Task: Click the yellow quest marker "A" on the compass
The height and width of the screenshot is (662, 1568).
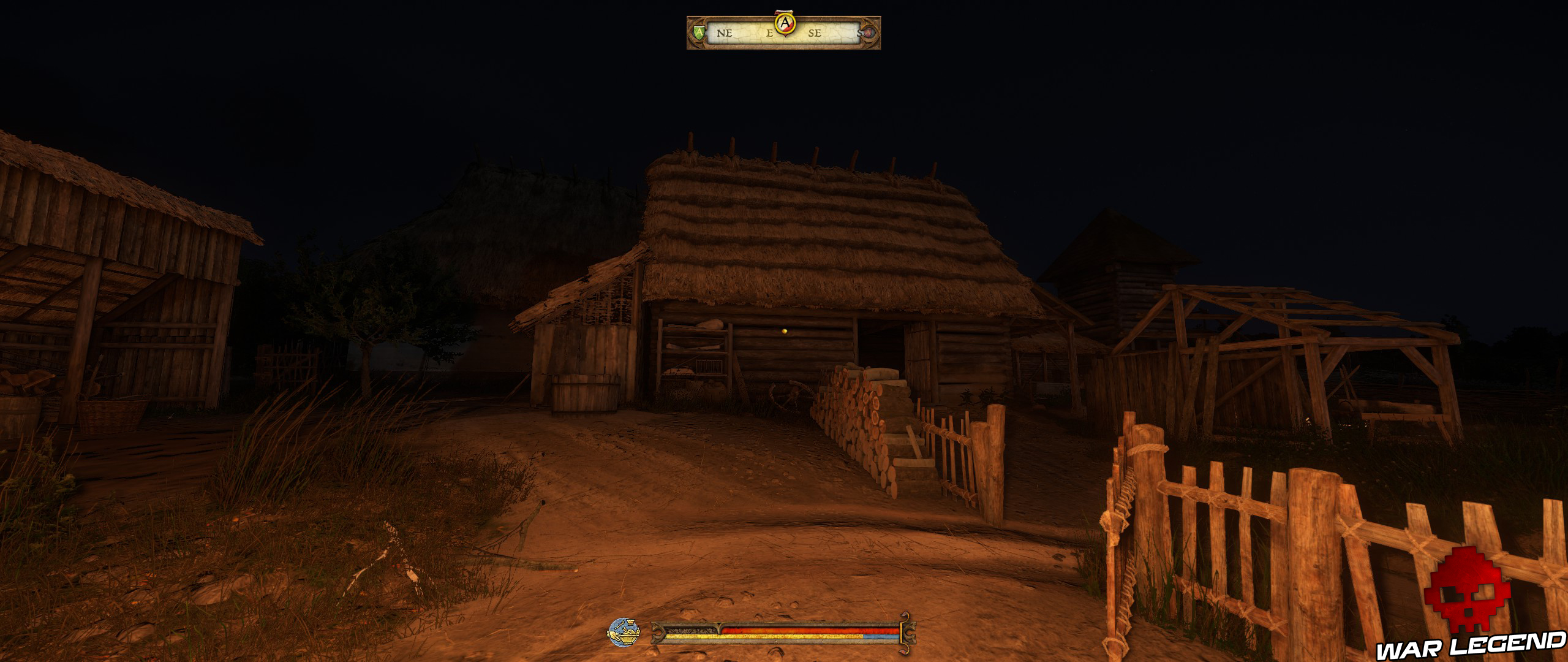Action: coord(785,23)
